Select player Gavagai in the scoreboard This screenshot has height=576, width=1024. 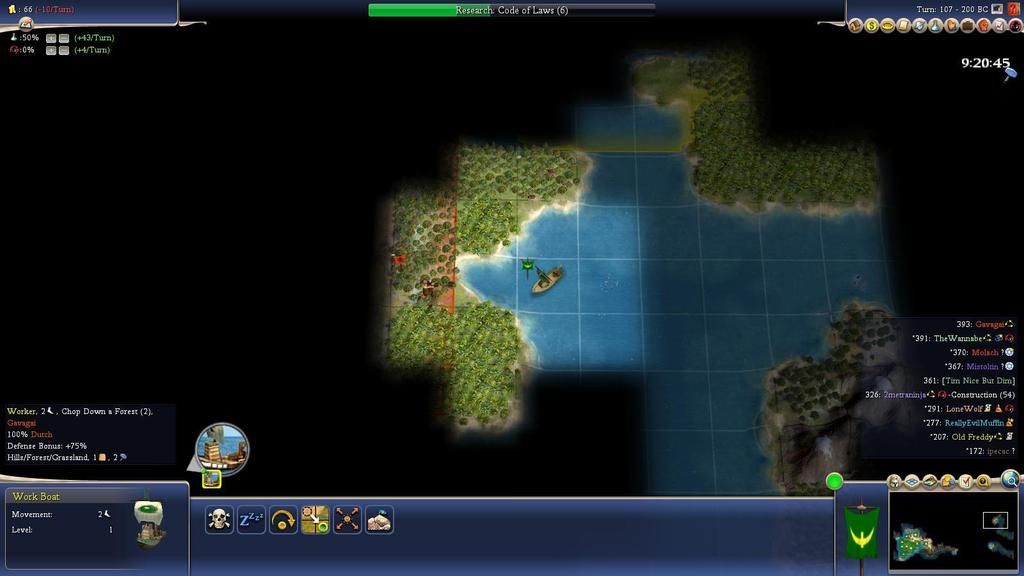(988, 324)
